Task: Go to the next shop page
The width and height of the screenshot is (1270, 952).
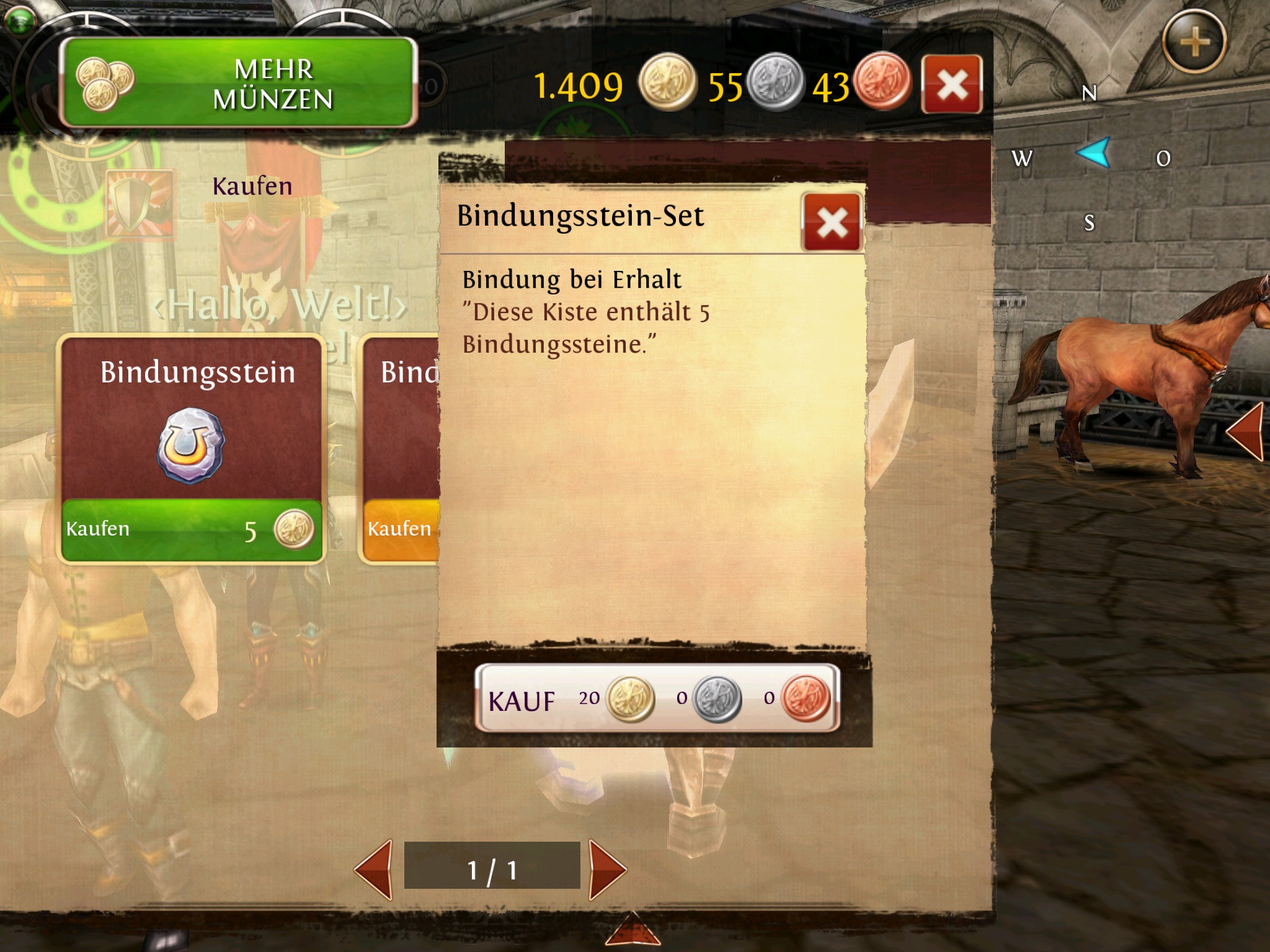Action: click(607, 869)
